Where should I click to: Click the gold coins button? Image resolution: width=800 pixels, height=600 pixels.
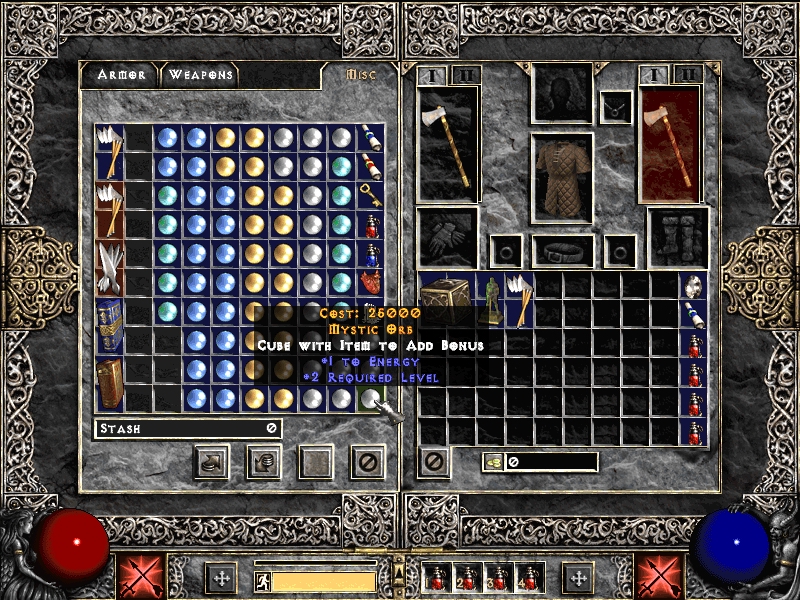pos(492,461)
